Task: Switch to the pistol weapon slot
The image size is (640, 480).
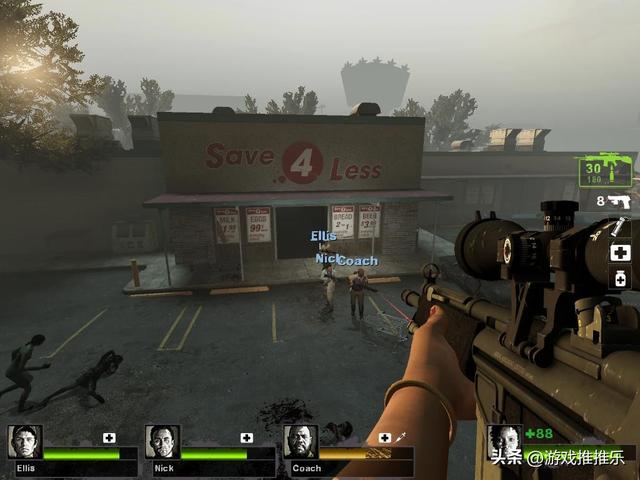Action: coord(619,202)
